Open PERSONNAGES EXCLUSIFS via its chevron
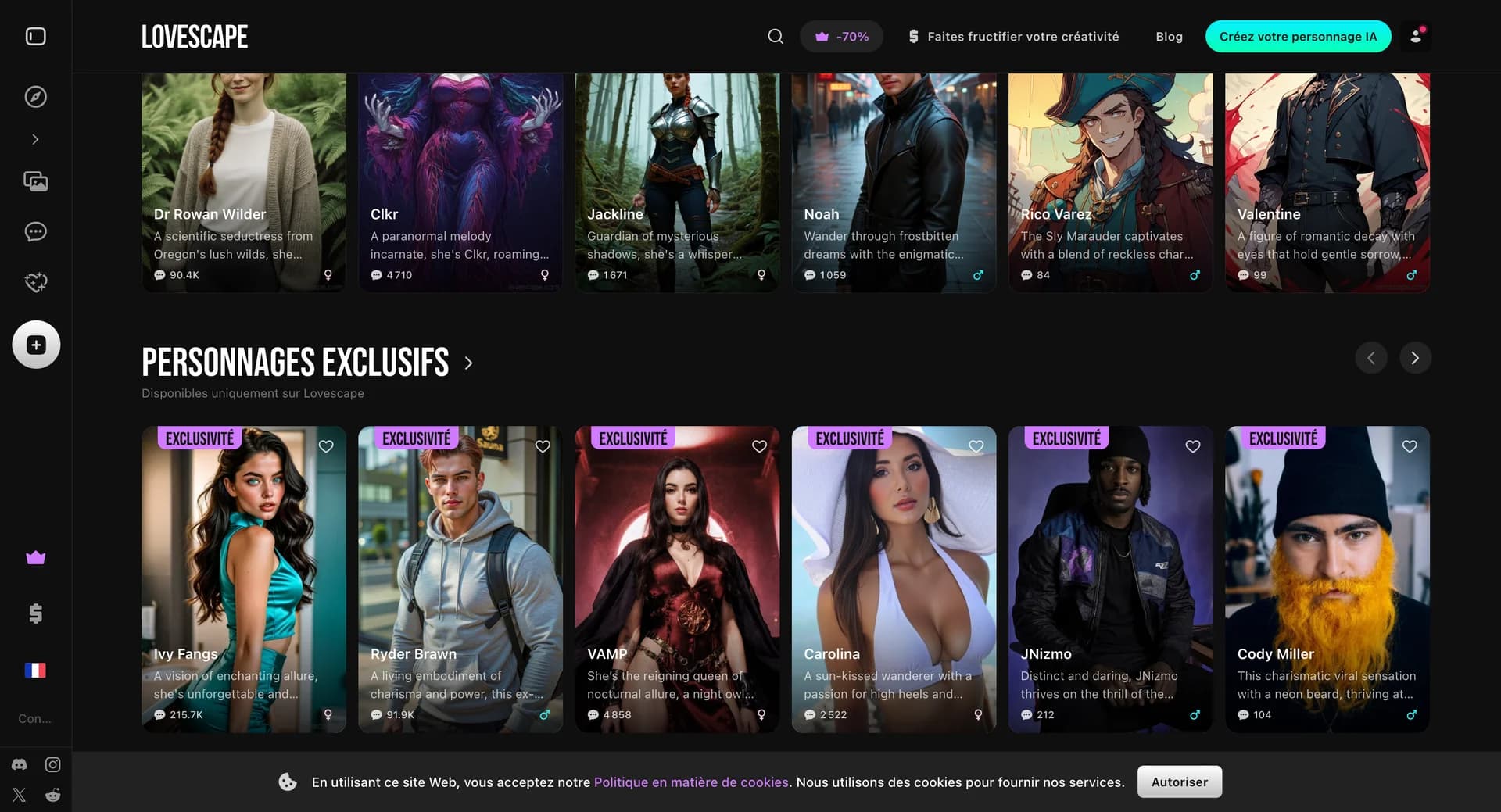Viewport: 1501px width, 812px height. tap(469, 362)
